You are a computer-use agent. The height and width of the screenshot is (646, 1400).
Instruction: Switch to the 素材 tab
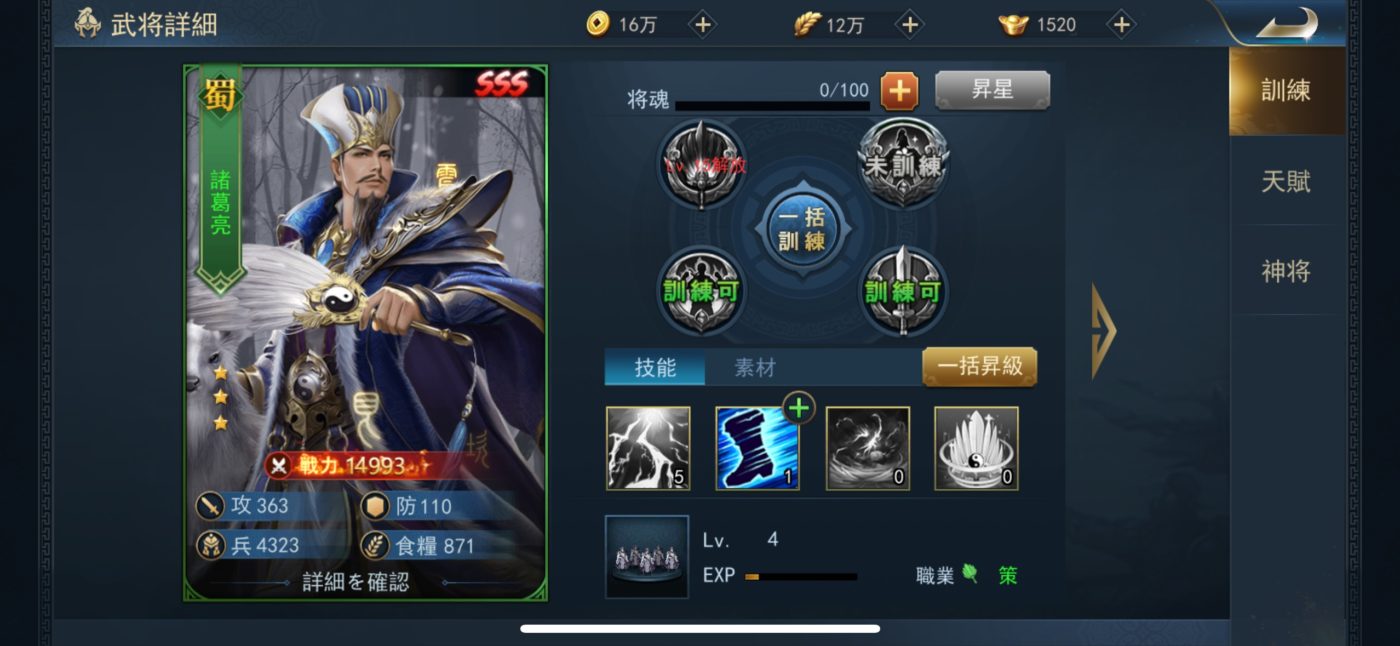point(755,368)
